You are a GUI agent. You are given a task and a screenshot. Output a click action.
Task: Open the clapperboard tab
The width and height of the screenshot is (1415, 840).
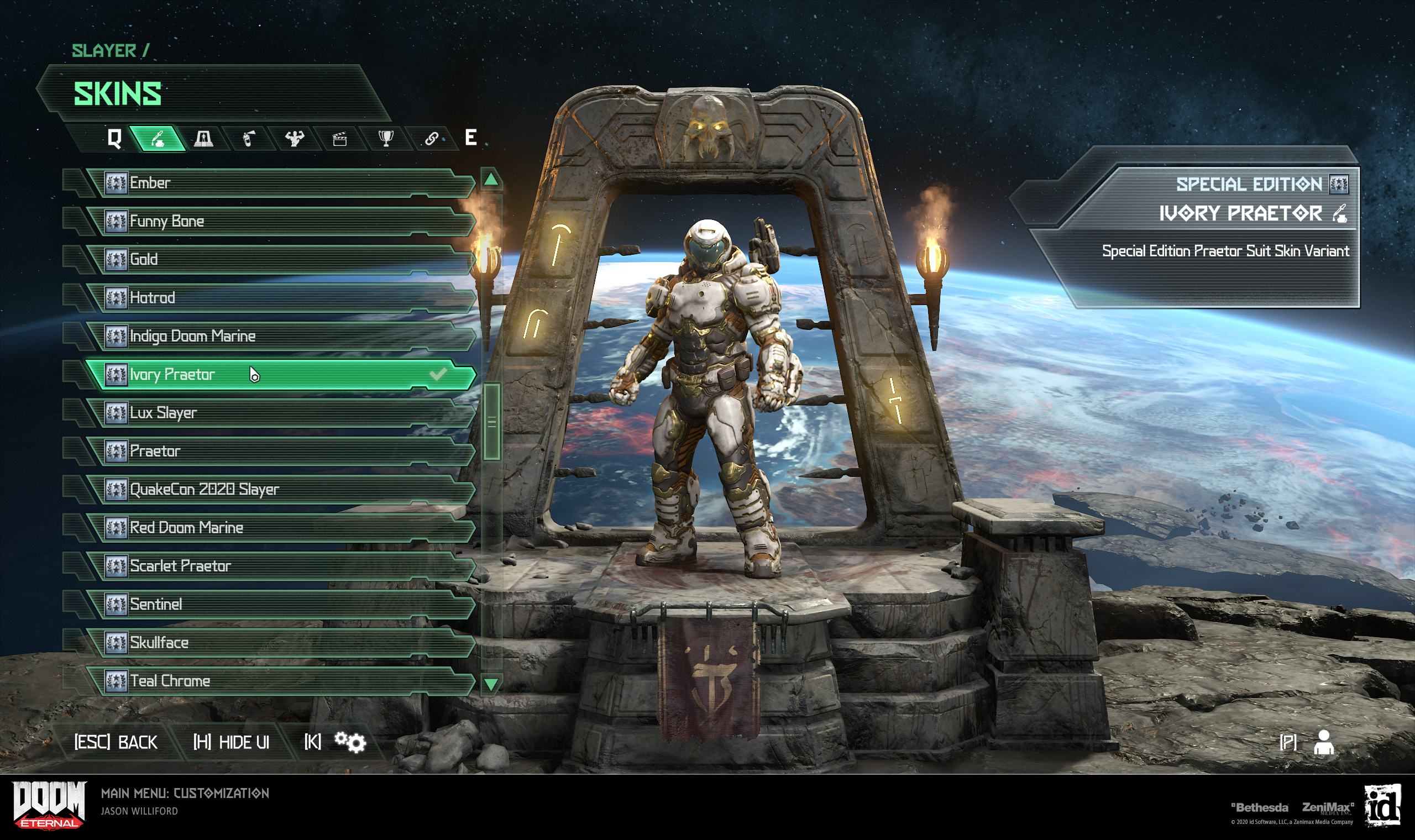(x=339, y=139)
